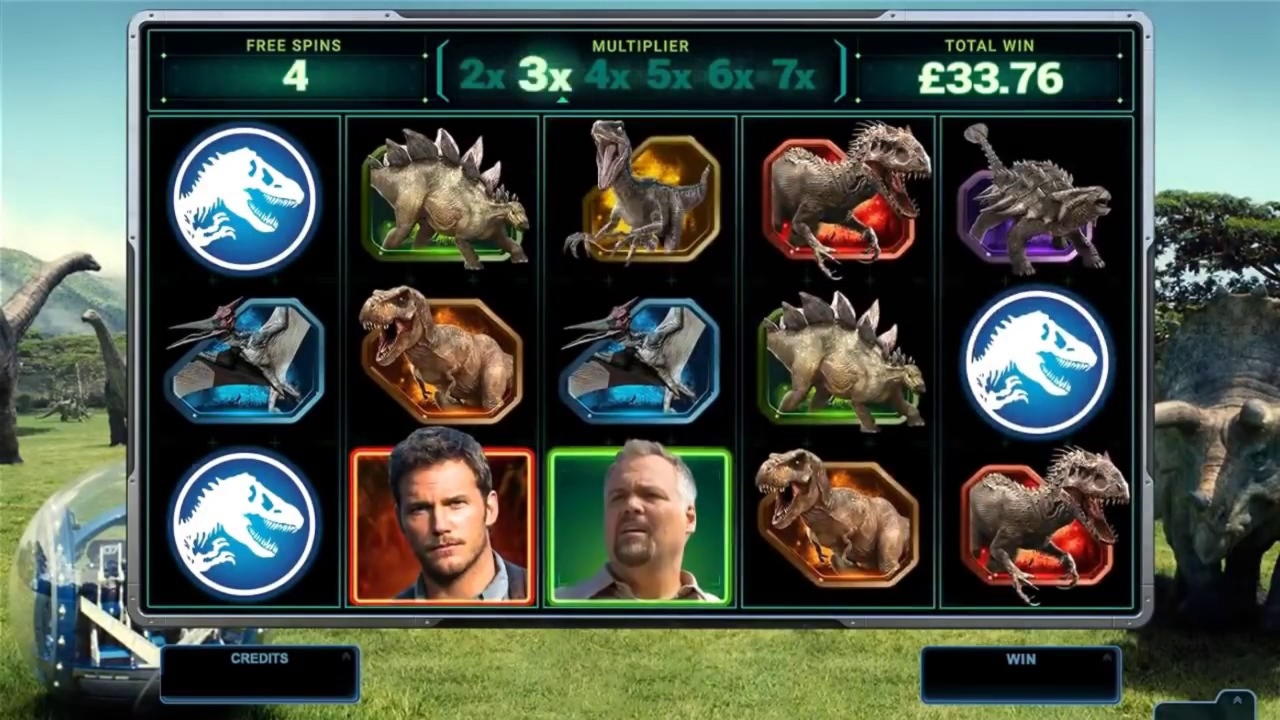This screenshot has width=1280, height=720.
Task: Select the green-framed Hoskins character symbol
Action: tap(641, 527)
